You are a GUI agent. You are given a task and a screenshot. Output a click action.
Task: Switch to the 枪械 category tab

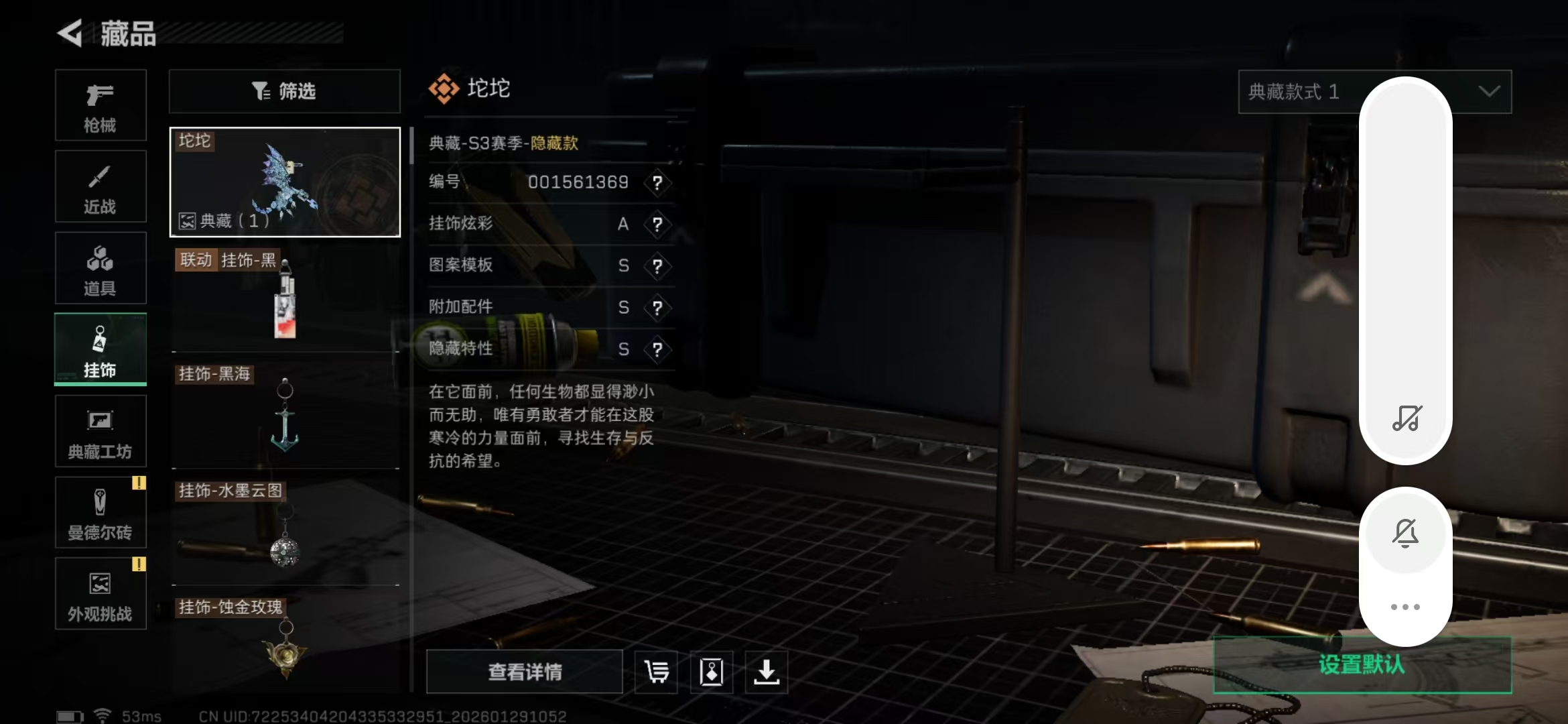(101, 105)
